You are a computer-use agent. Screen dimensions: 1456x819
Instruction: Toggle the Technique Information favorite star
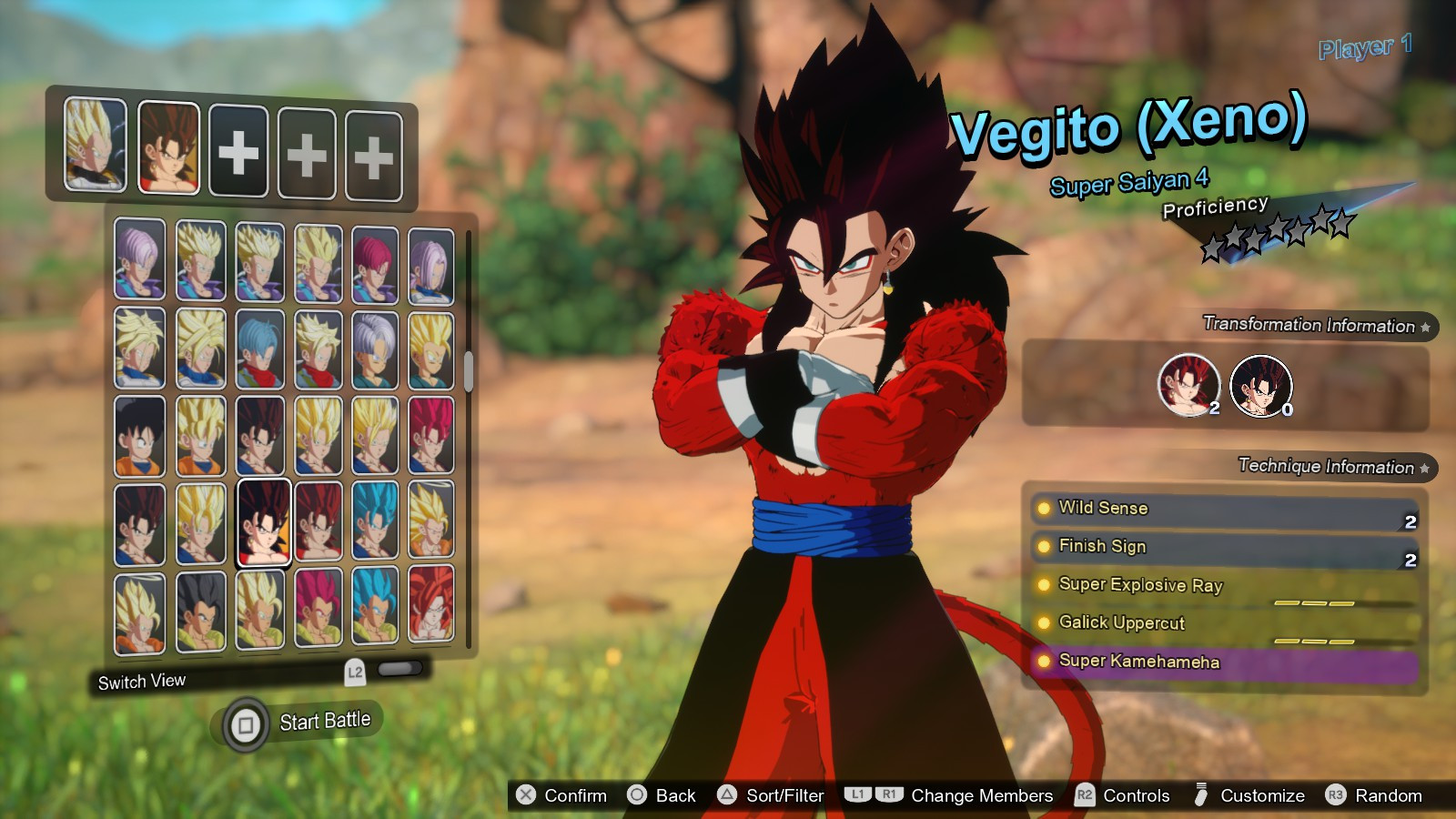point(1422,469)
